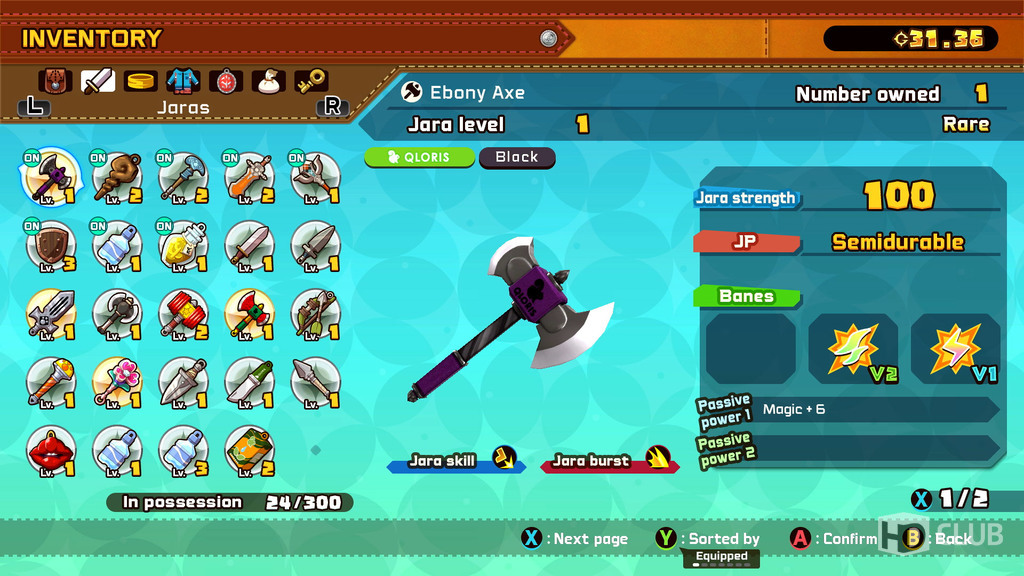Open the red amulet category tab
1024x576 pixels.
[x=226, y=80]
